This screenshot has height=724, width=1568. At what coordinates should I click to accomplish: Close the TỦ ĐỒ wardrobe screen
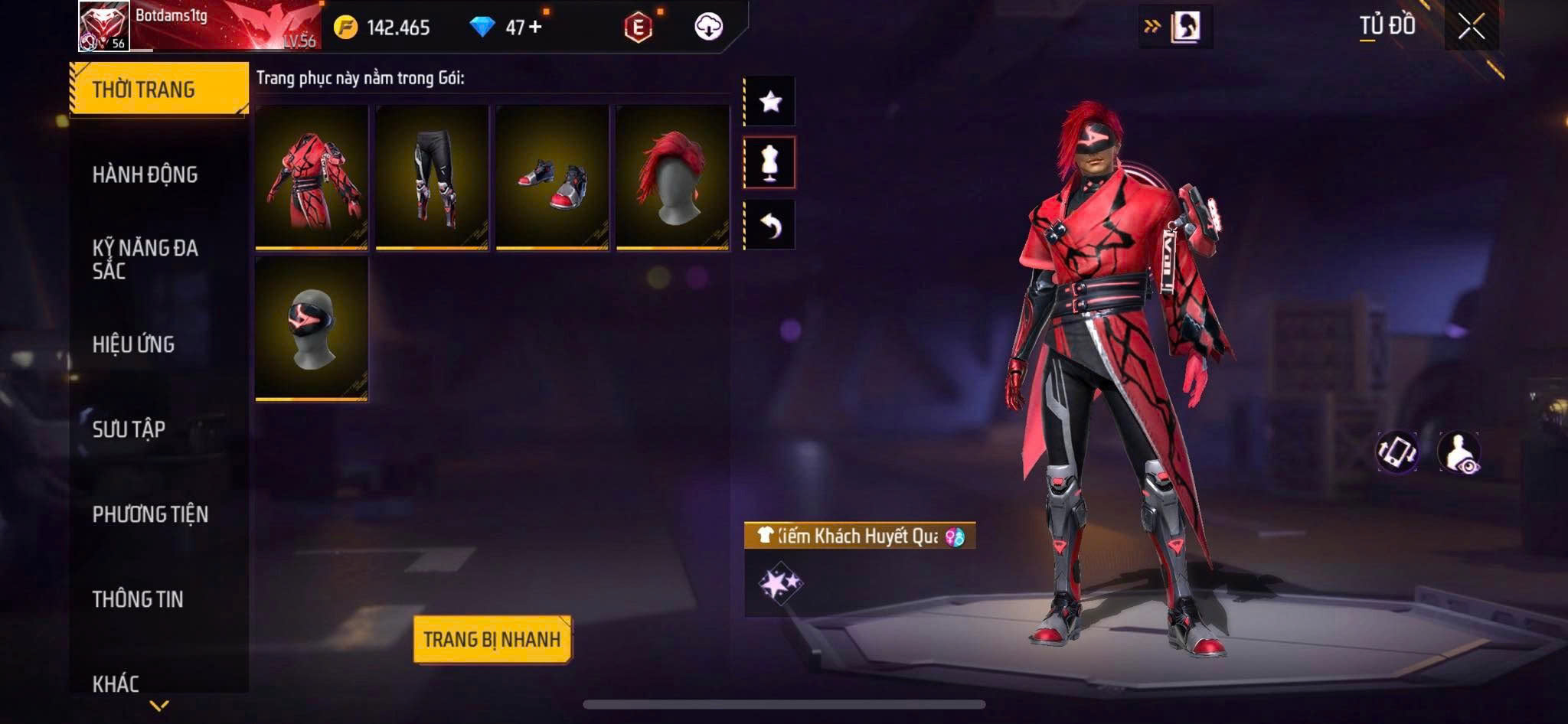pyautogui.click(x=1471, y=27)
